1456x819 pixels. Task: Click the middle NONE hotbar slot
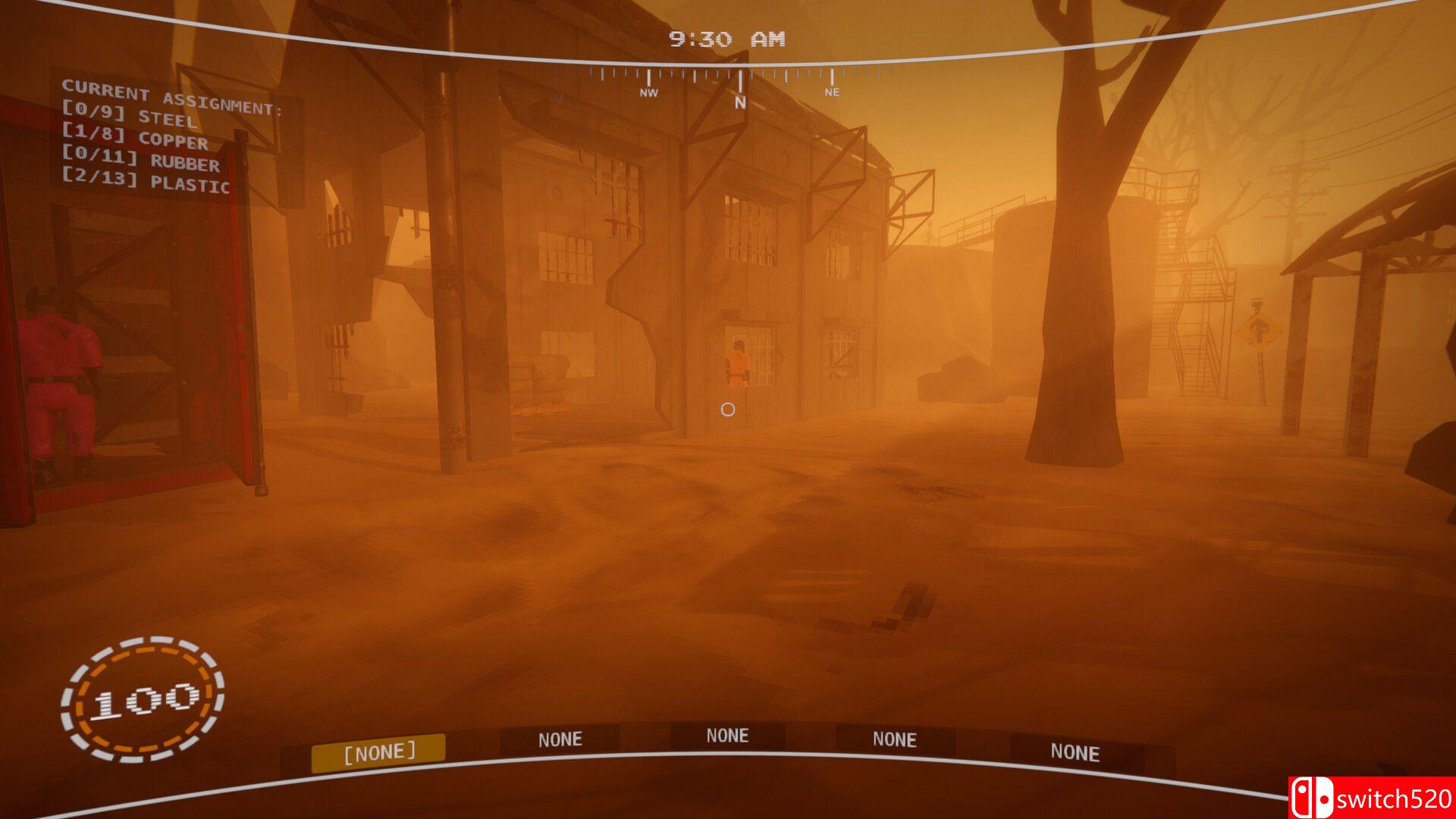click(728, 735)
